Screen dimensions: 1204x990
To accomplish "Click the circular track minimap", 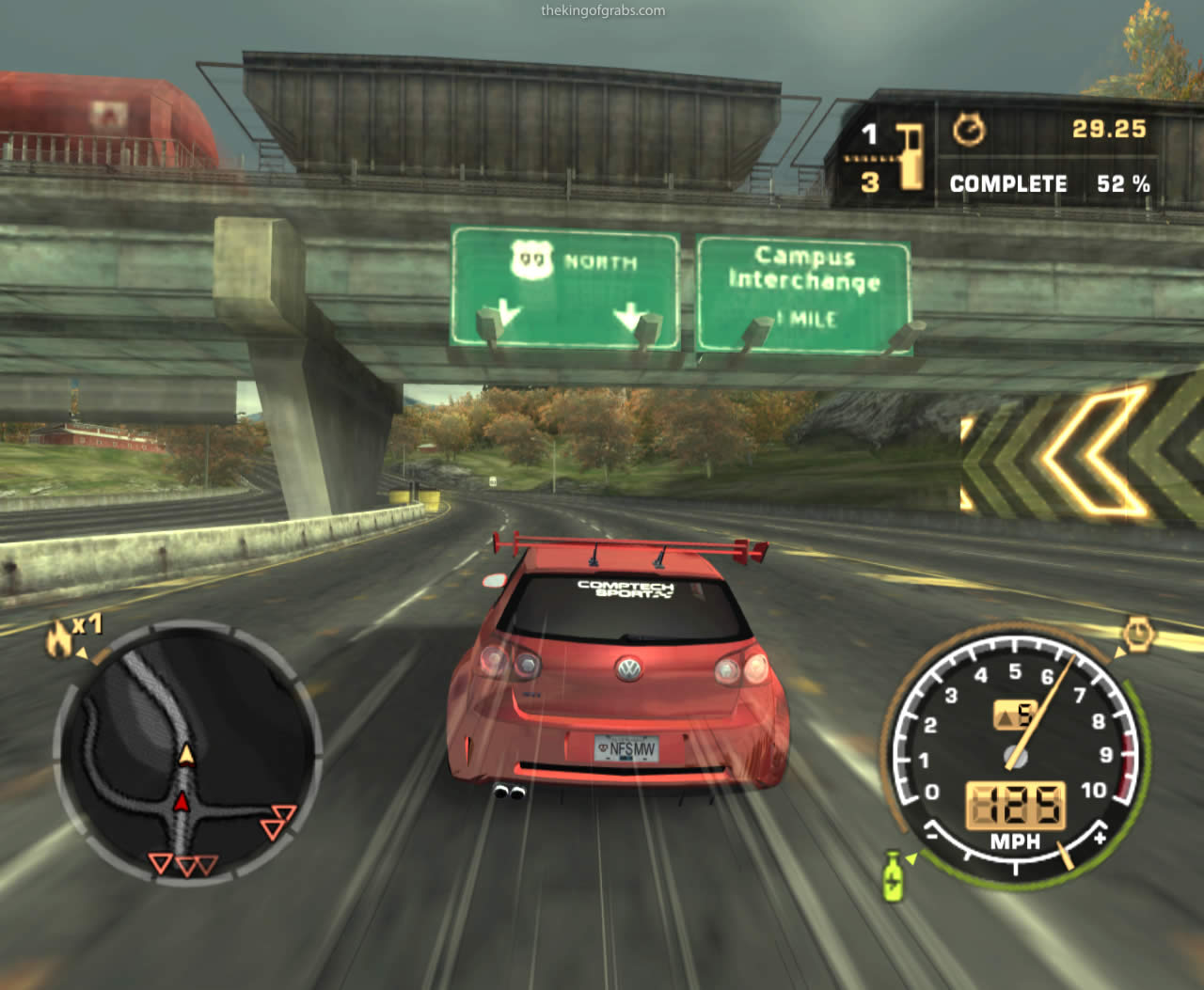I will click(188, 750).
